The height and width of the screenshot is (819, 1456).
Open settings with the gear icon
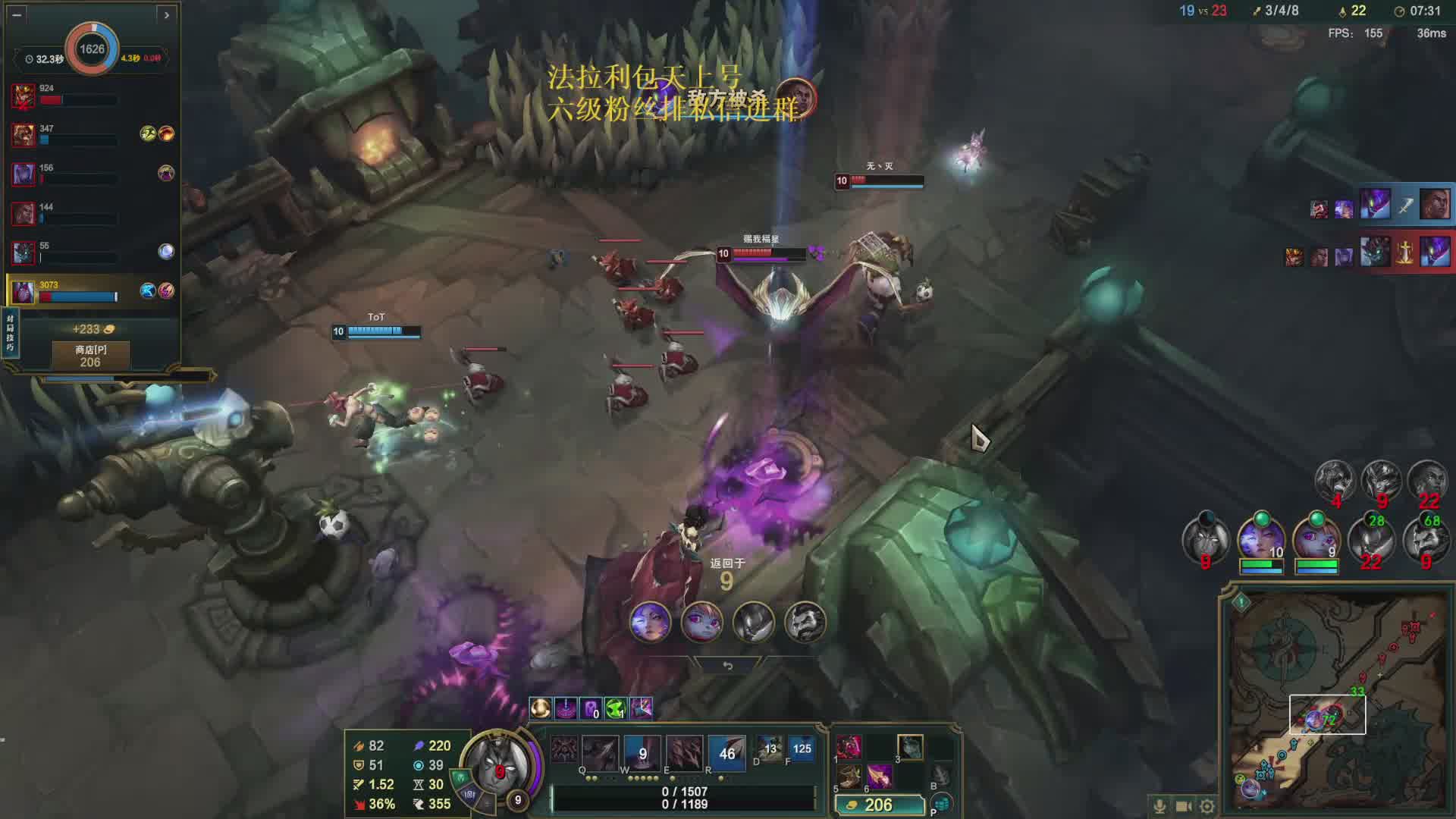tap(1207, 806)
